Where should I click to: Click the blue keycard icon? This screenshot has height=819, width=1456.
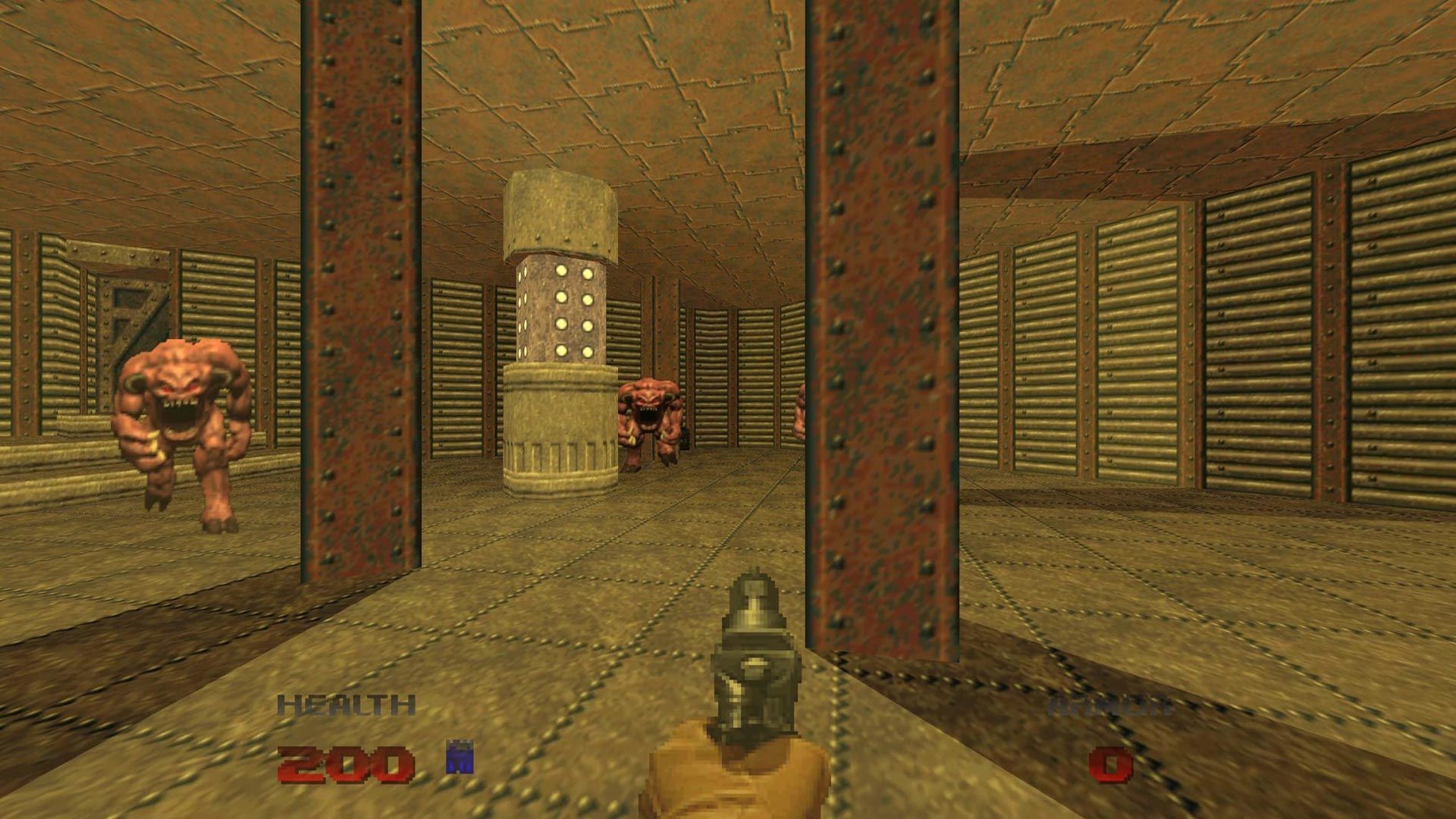point(460,757)
